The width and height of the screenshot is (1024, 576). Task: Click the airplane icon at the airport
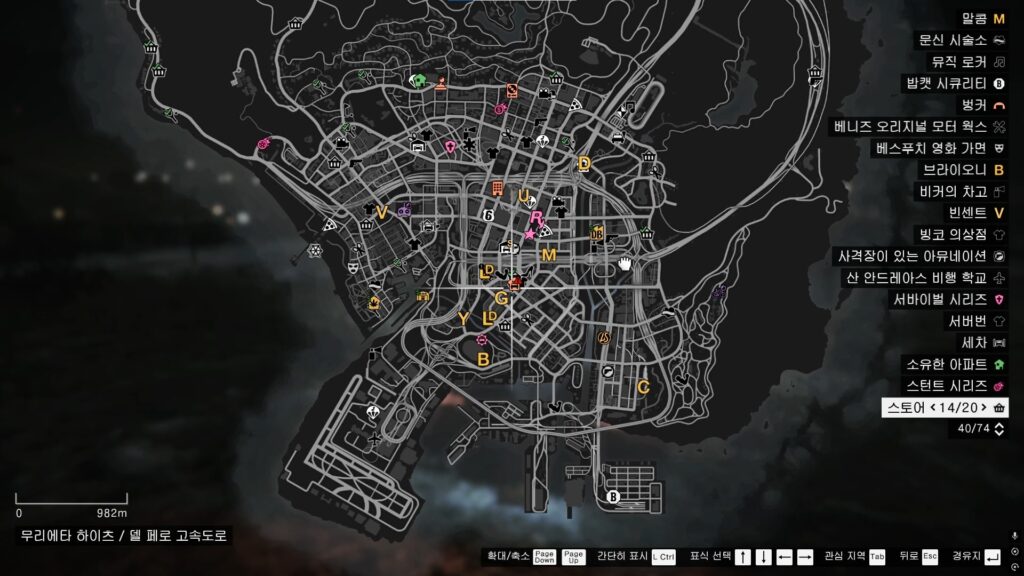coord(374,439)
